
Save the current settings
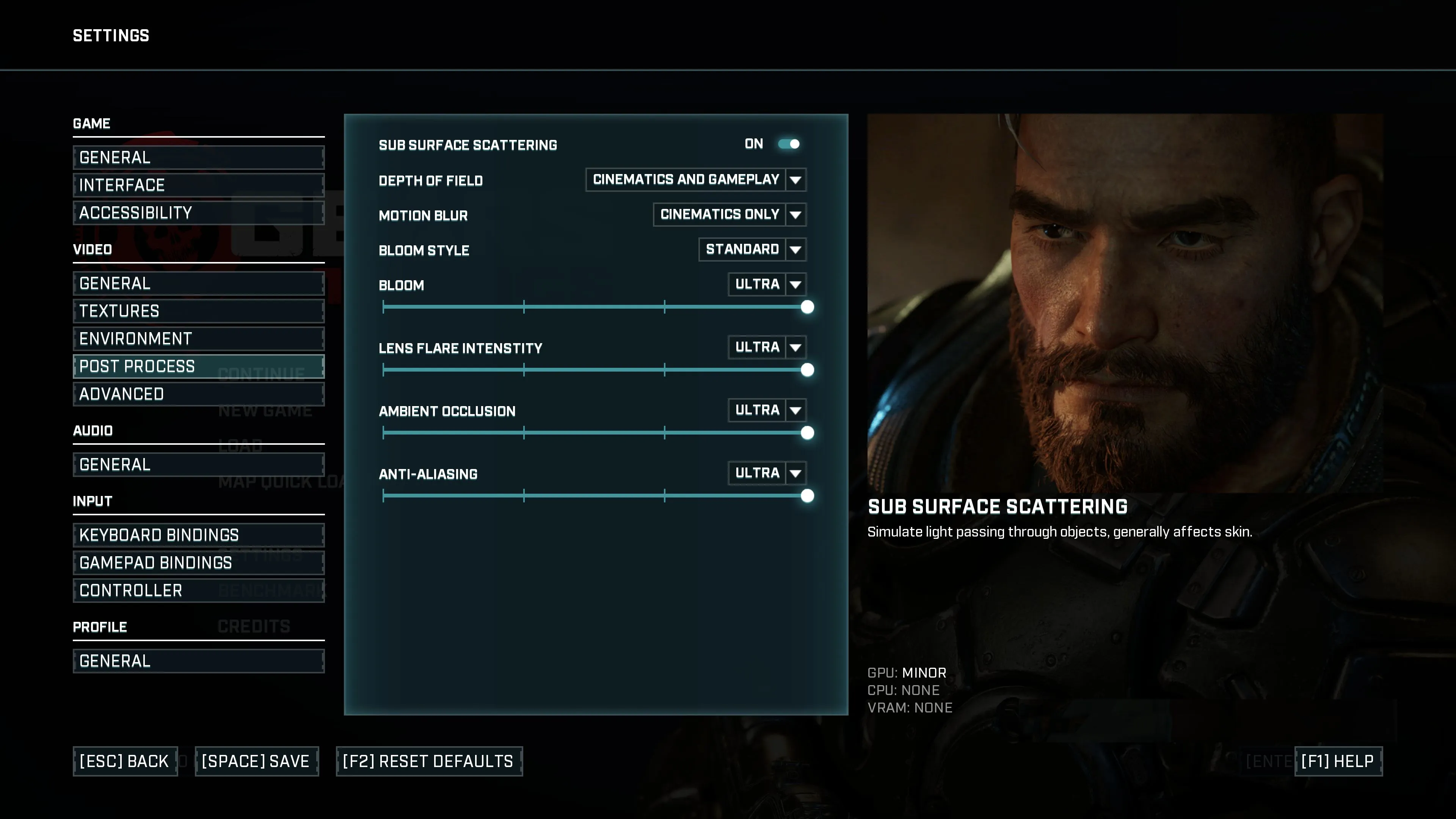click(x=257, y=761)
